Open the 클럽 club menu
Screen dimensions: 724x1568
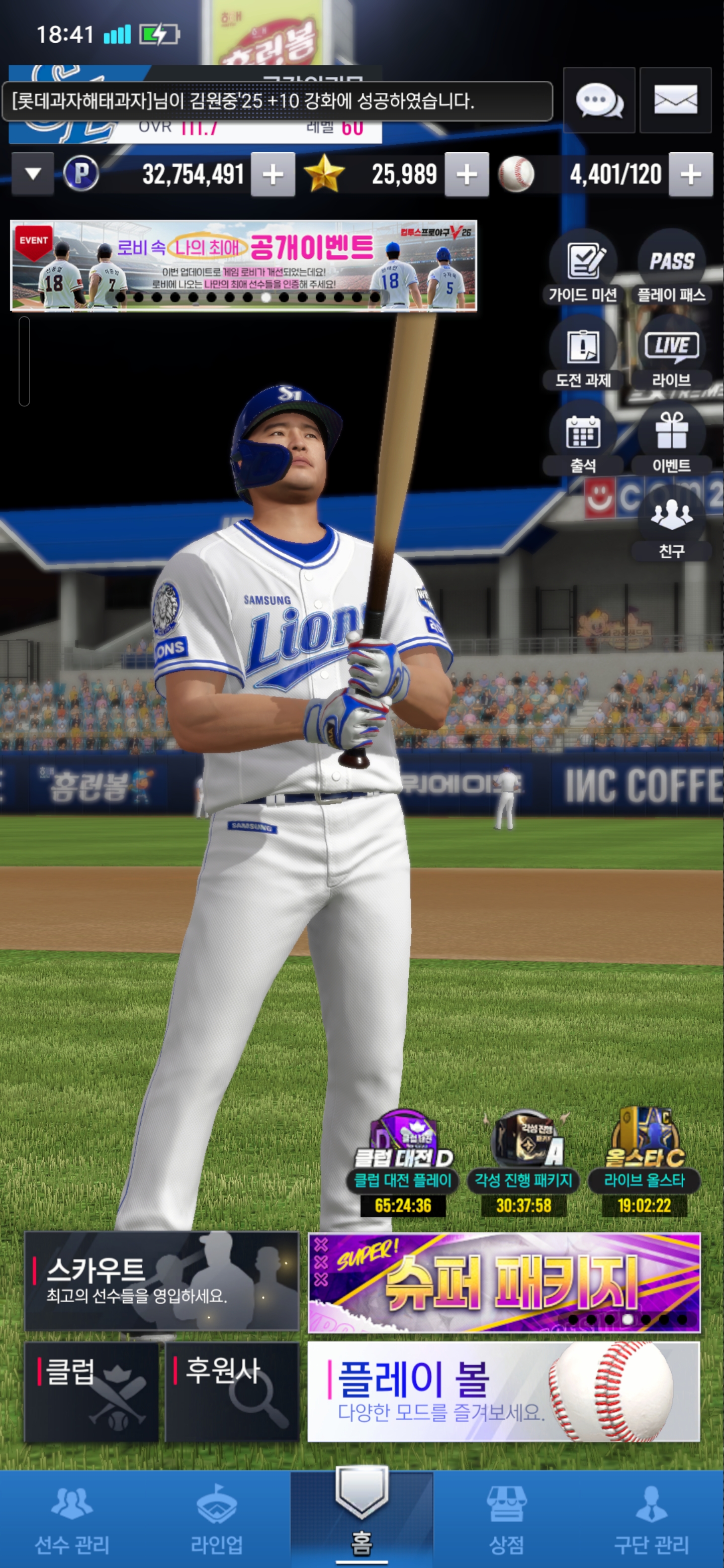[92, 1392]
